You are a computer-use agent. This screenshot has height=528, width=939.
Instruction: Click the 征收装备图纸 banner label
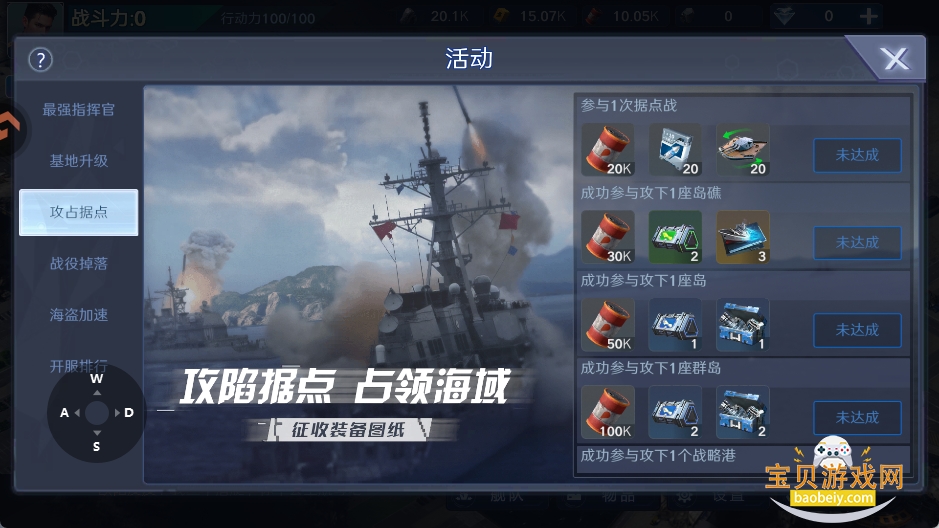(346, 431)
